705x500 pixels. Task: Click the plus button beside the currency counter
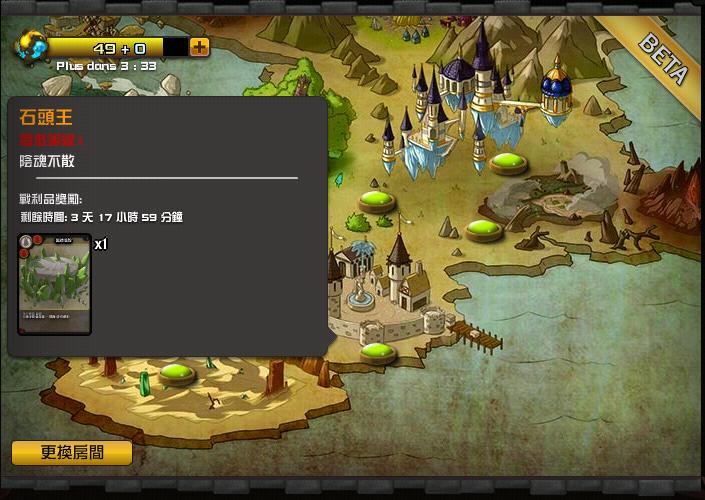199,47
